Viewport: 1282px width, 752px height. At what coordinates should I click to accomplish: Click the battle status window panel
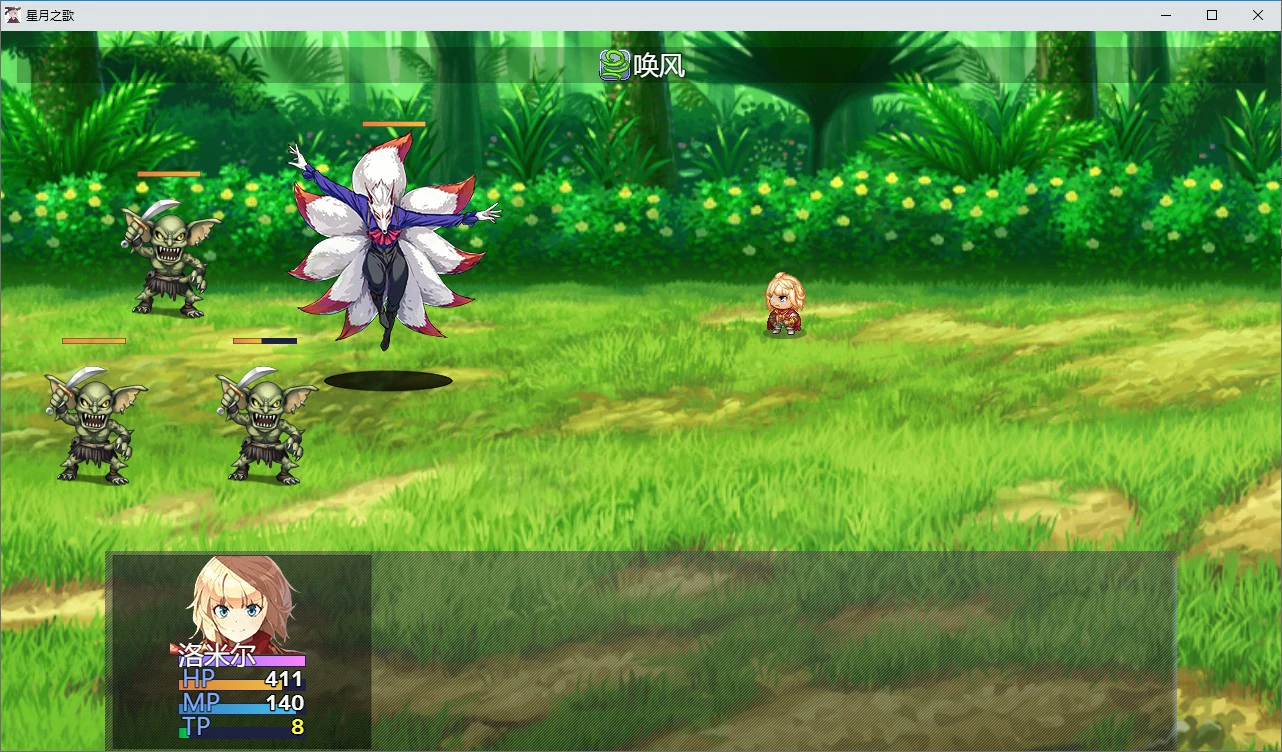click(x=640, y=650)
